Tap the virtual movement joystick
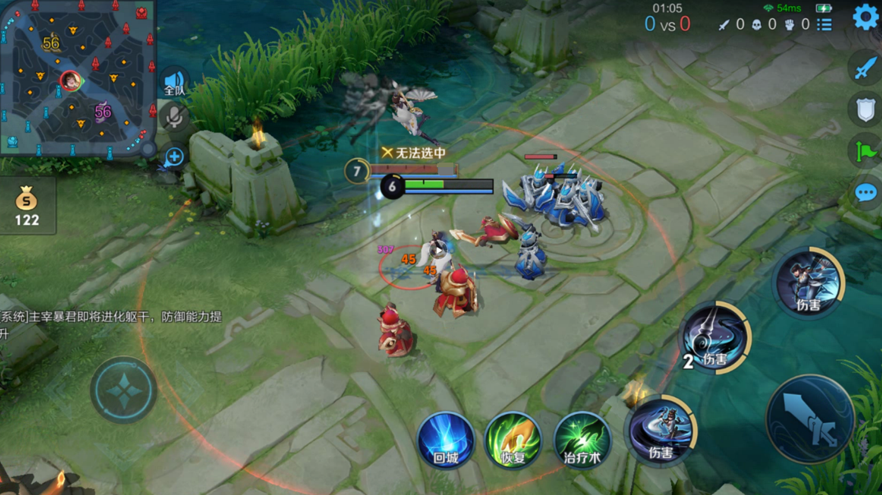882x495 pixels. tap(124, 390)
